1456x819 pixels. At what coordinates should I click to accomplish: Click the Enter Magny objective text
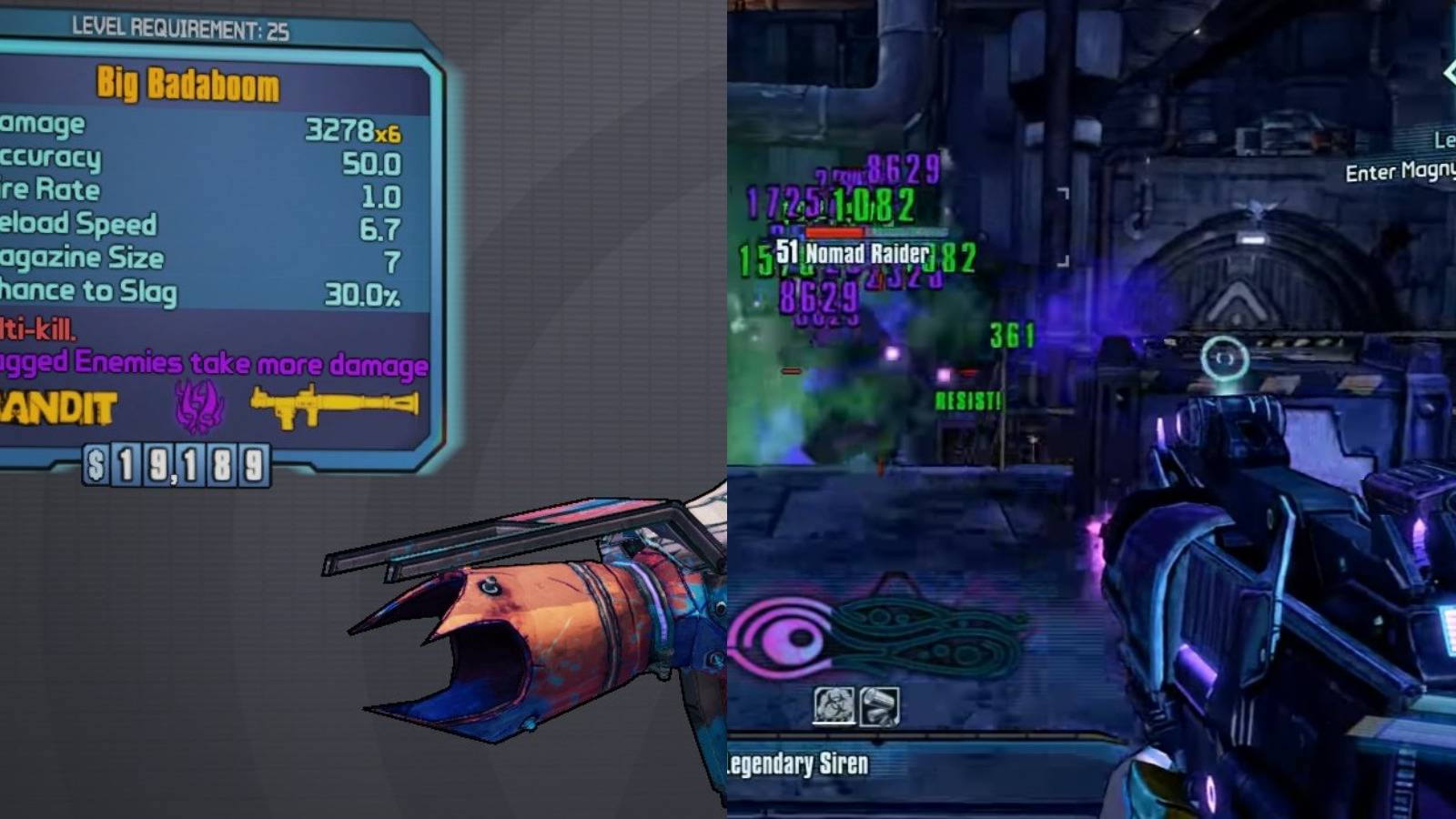(x=1401, y=172)
